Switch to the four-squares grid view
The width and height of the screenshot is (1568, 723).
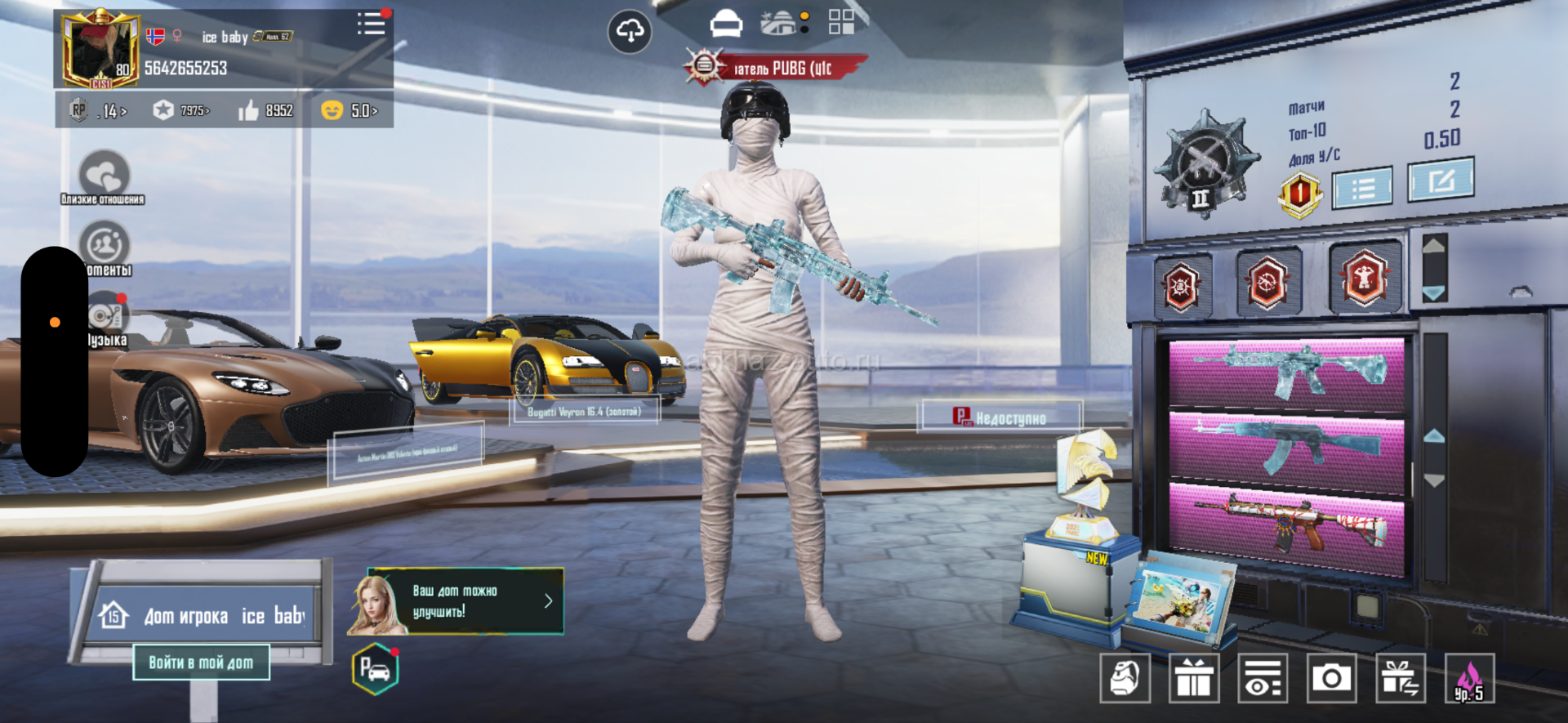click(841, 22)
